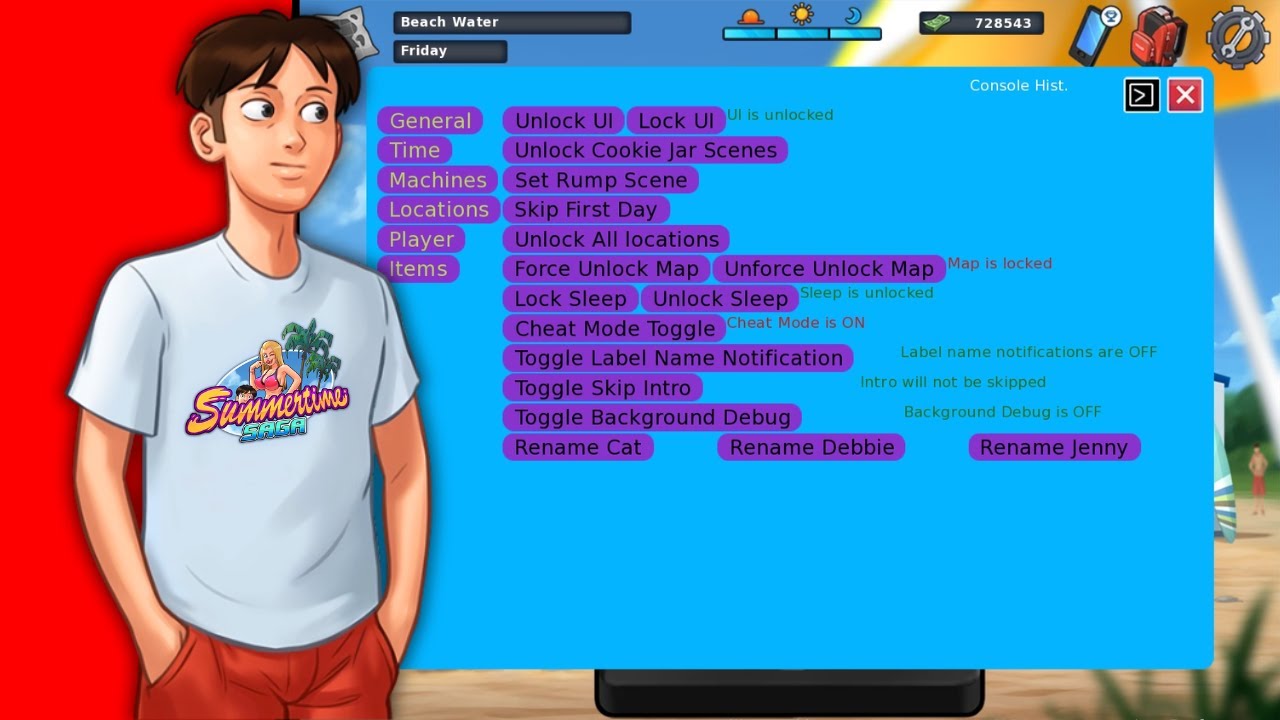1280x720 pixels.
Task: Toggle Label Name Notification
Action: (x=677, y=358)
